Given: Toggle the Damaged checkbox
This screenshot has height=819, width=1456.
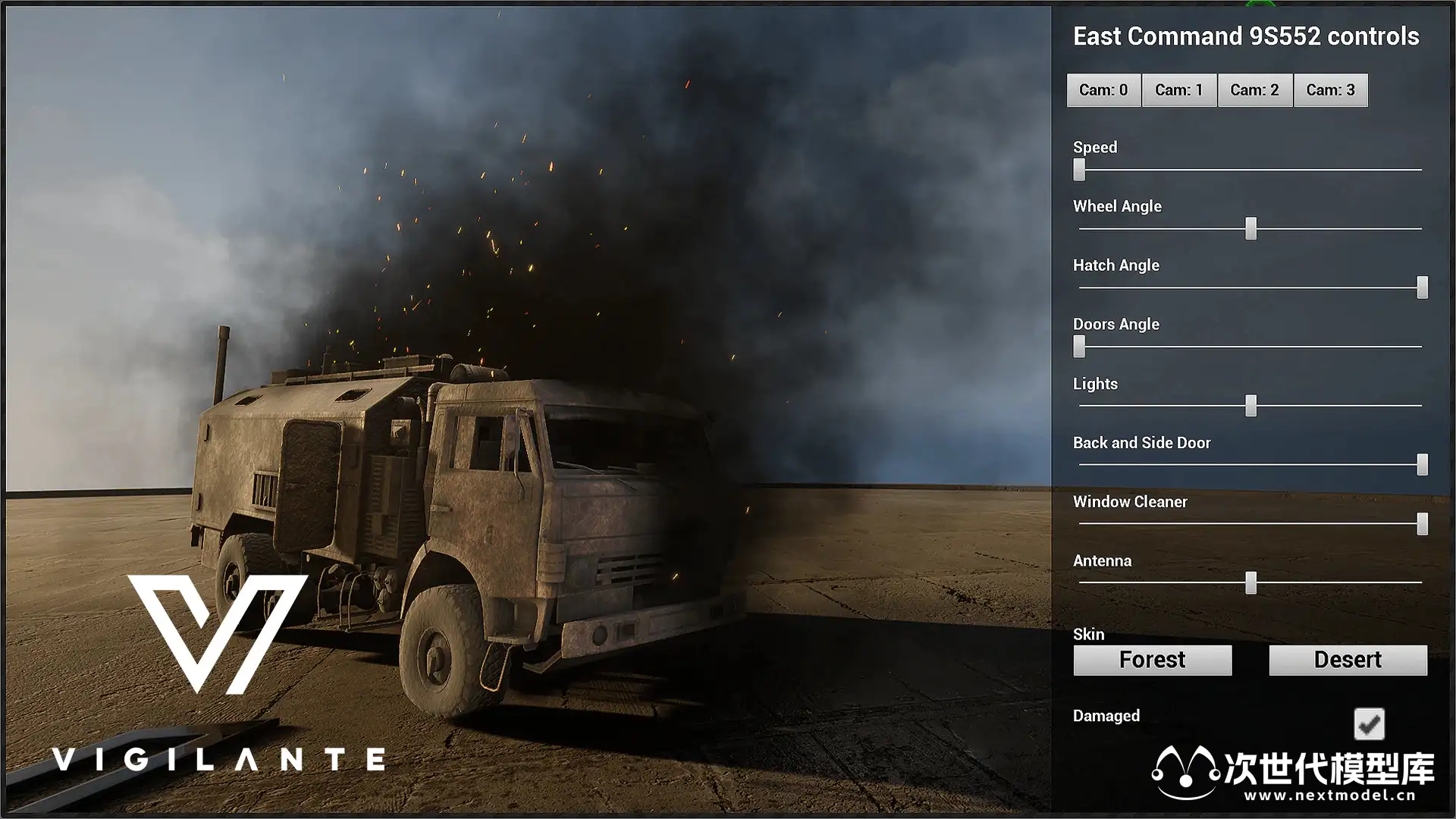Looking at the screenshot, I should tap(1369, 724).
